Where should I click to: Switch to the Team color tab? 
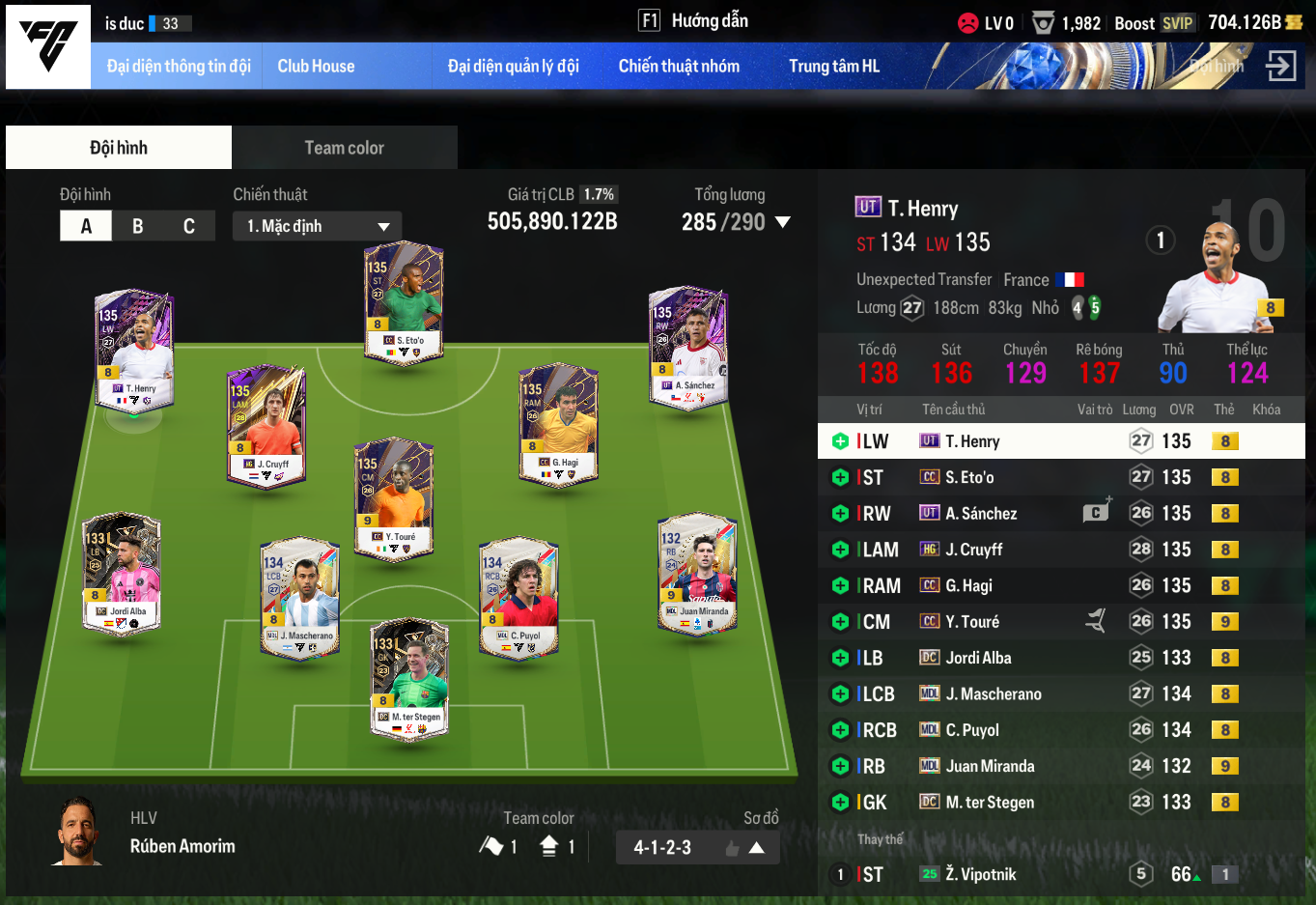tap(344, 148)
